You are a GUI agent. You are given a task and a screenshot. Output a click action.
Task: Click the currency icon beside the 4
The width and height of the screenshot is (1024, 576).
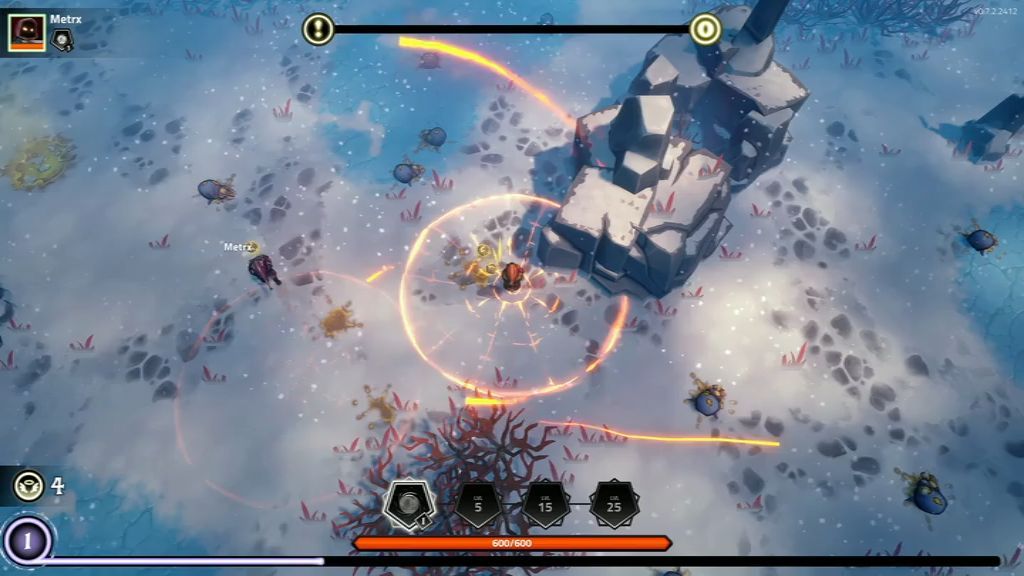click(x=28, y=487)
